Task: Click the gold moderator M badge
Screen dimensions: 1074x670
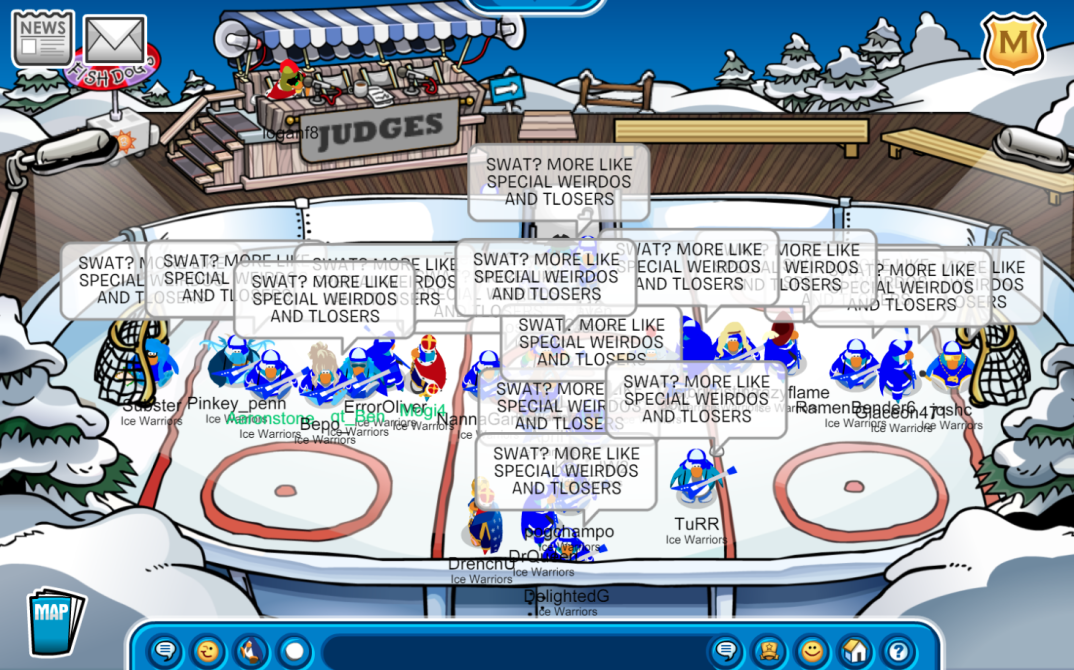Action: (x=1013, y=42)
